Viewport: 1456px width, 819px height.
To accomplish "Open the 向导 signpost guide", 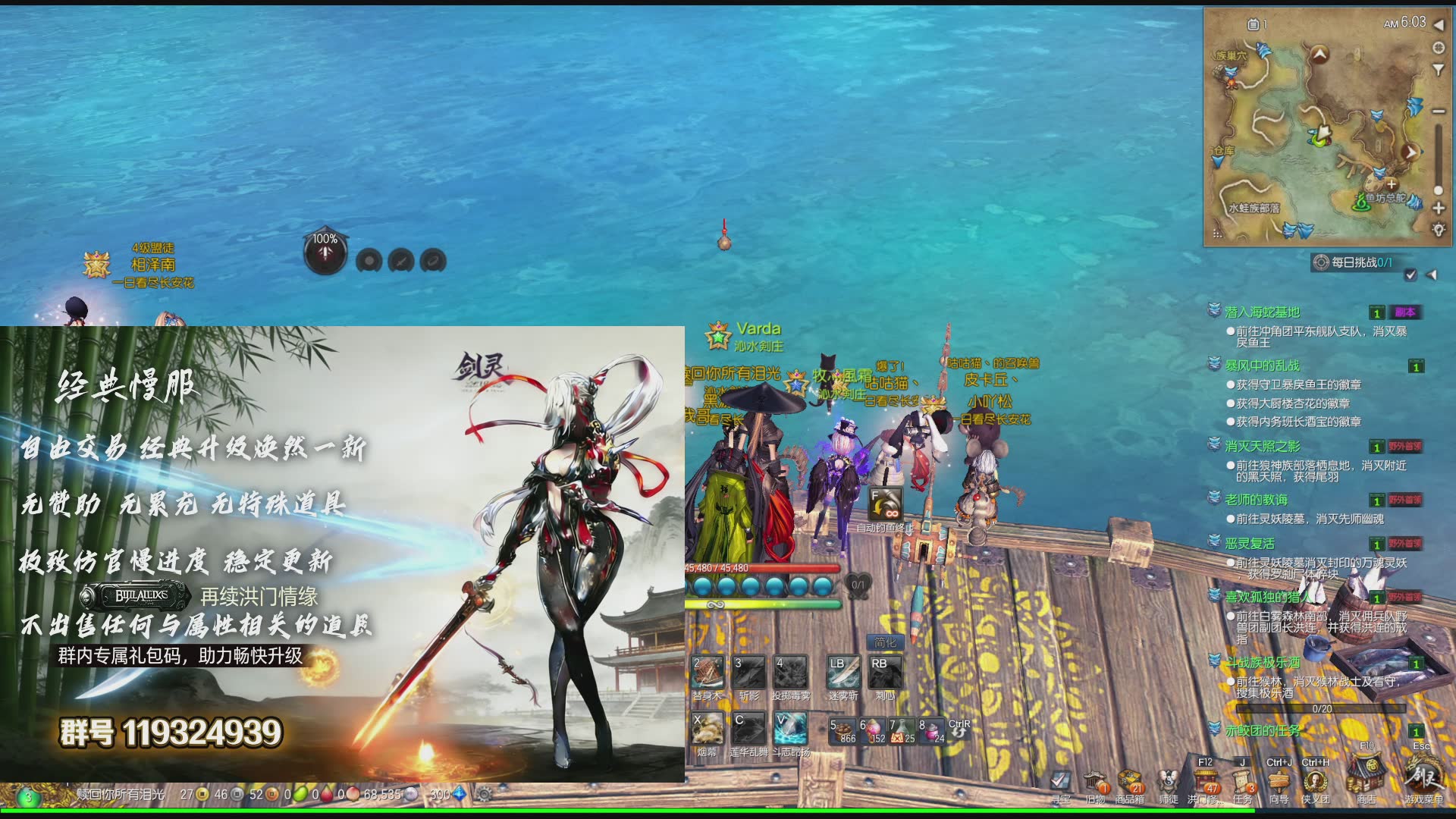I will point(1279,781).
